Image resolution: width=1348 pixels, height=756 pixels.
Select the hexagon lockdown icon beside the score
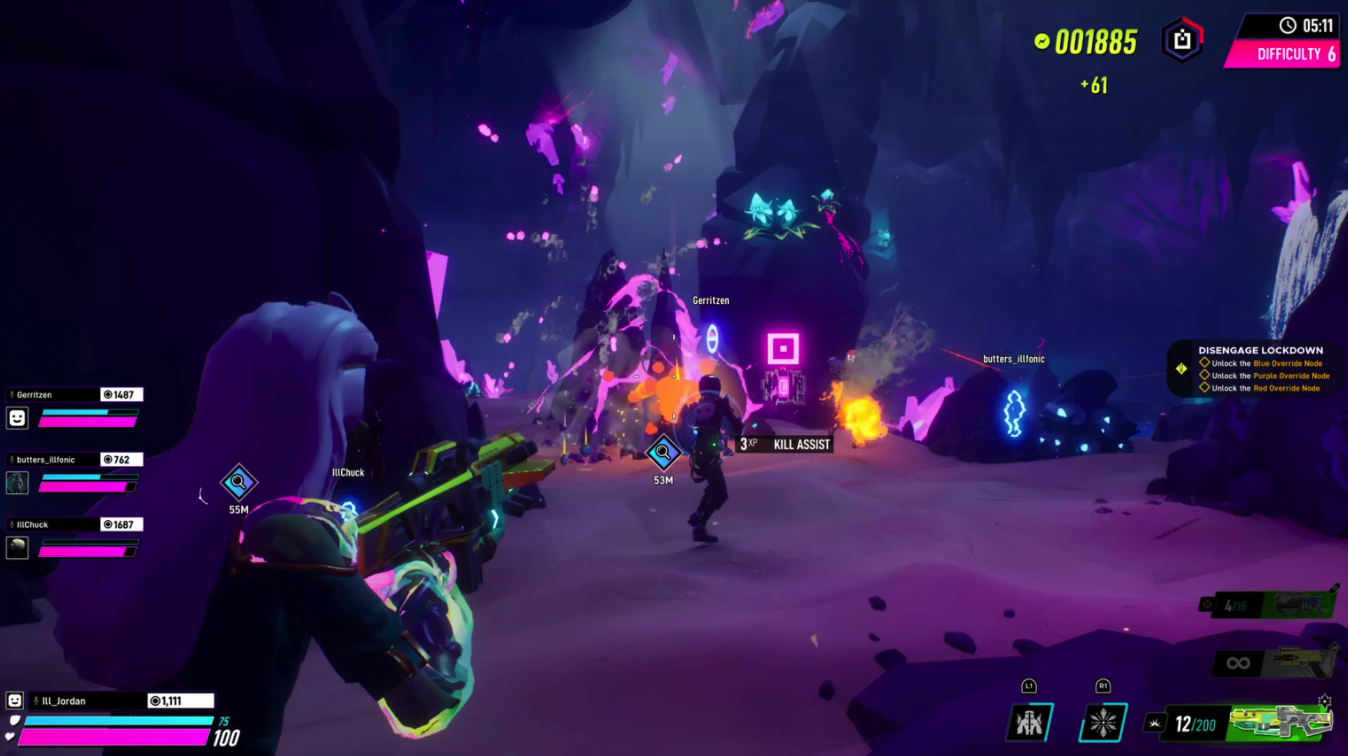[x=1182, y=41]
